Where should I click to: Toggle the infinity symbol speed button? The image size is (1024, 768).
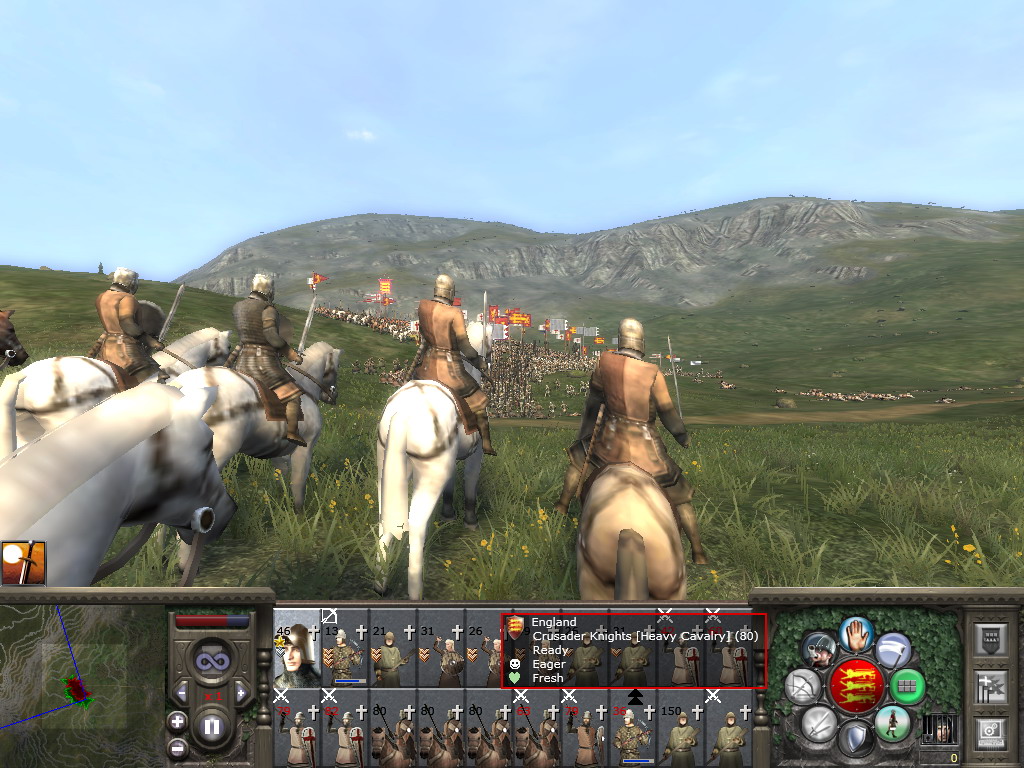[211, 662]
